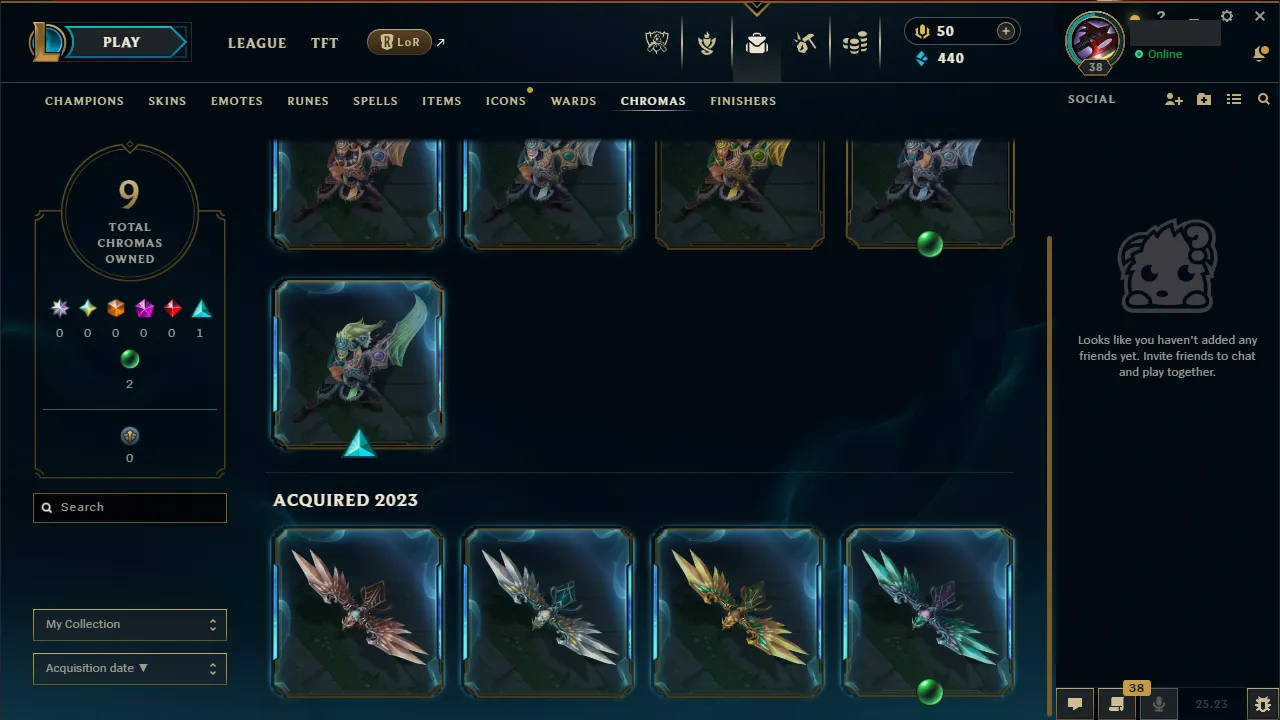Open the client settings gear
The width and height of the screenshot is (1280, 720).
pos(1227,16)
